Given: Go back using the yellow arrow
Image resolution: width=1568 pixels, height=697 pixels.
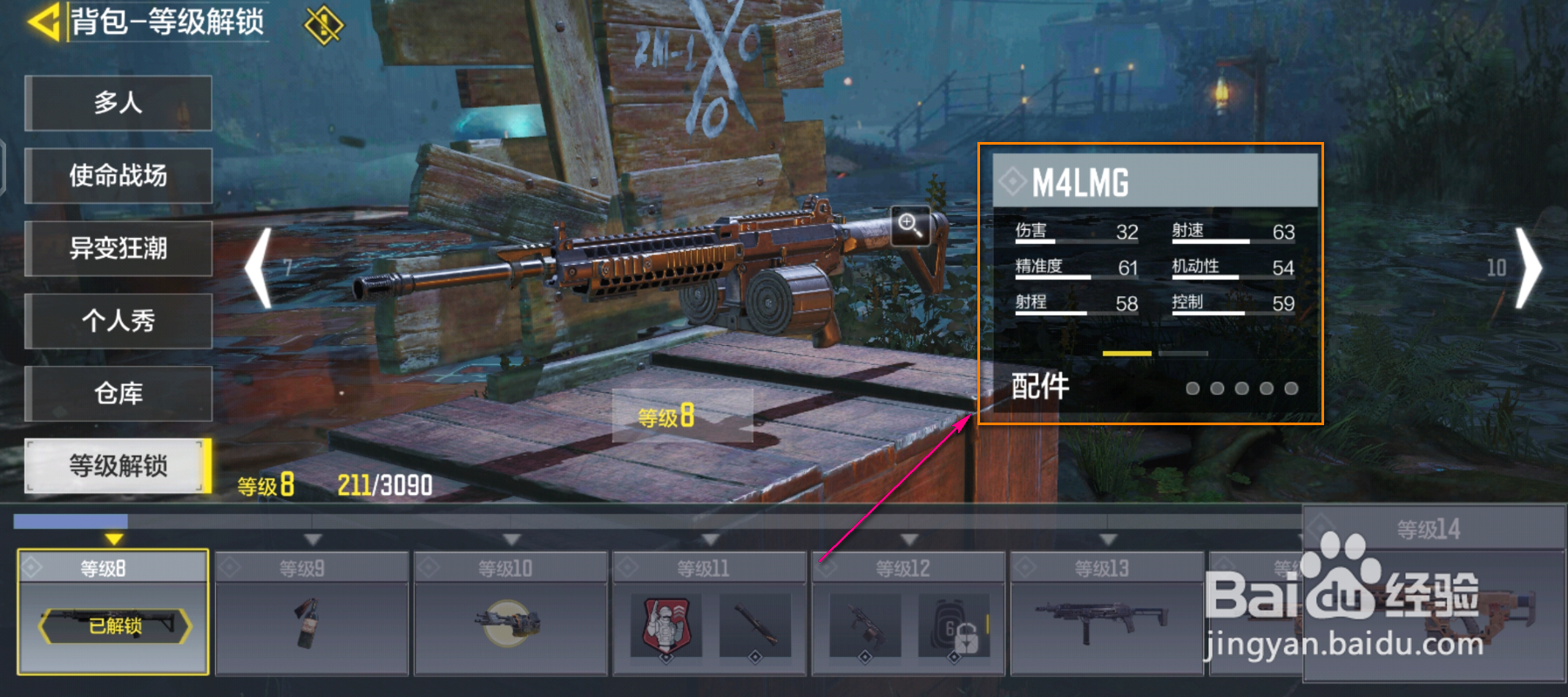Looking at the screenshot, I should [44, 21].
